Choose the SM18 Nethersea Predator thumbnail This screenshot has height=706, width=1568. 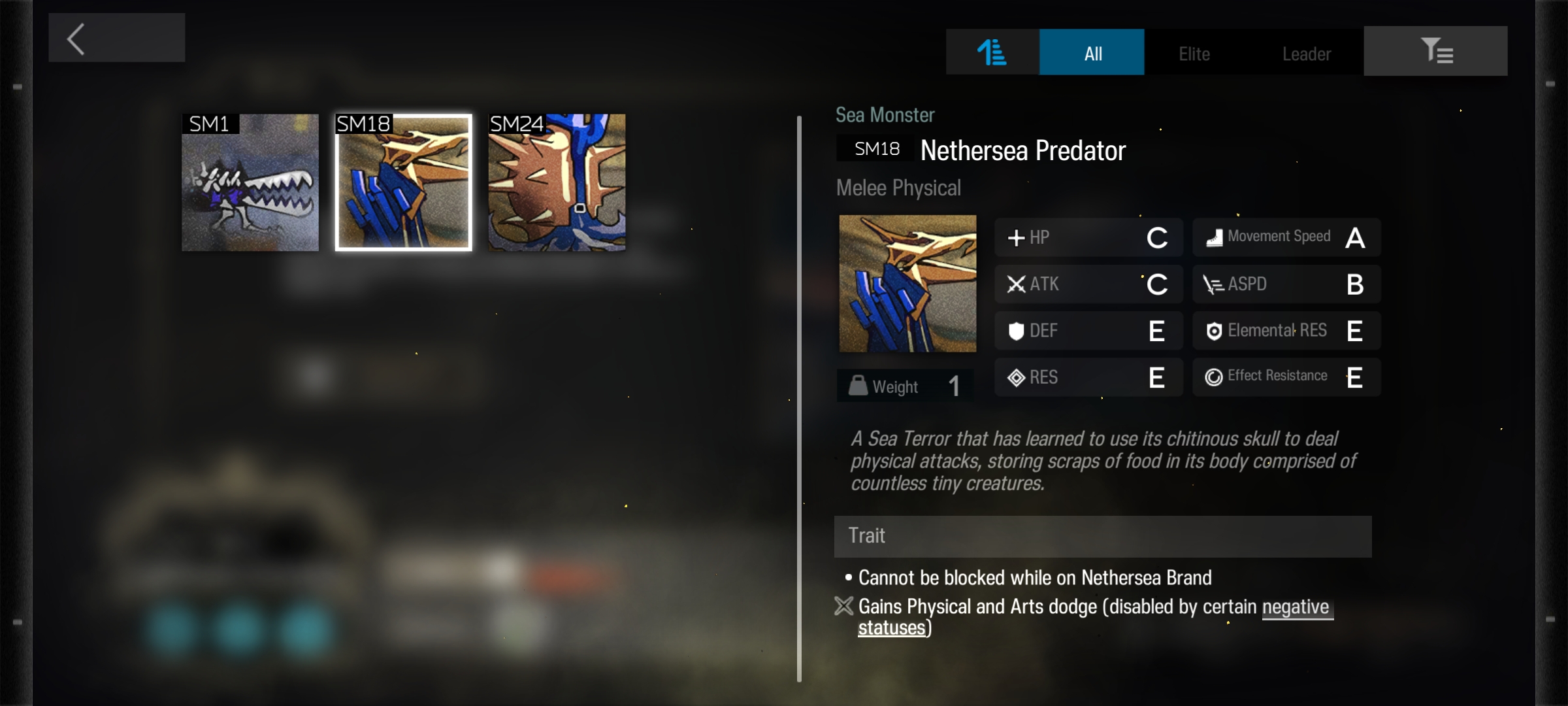pyautogui.click(x=404, y=183)
